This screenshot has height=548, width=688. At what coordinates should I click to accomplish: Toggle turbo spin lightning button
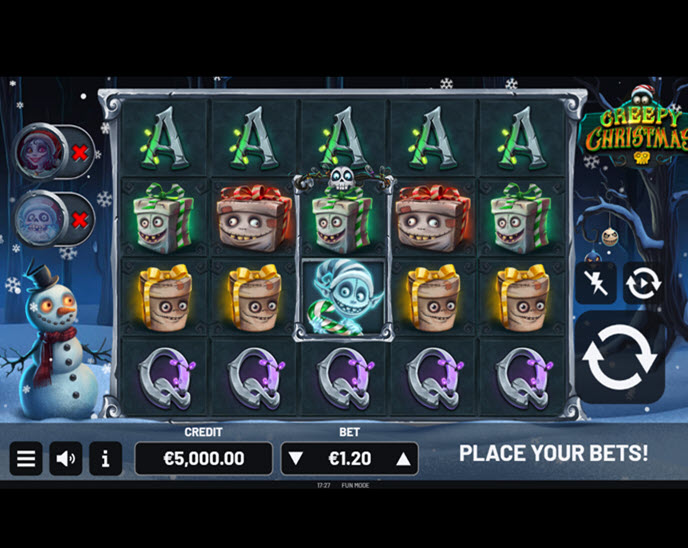[x=595, y=283]
